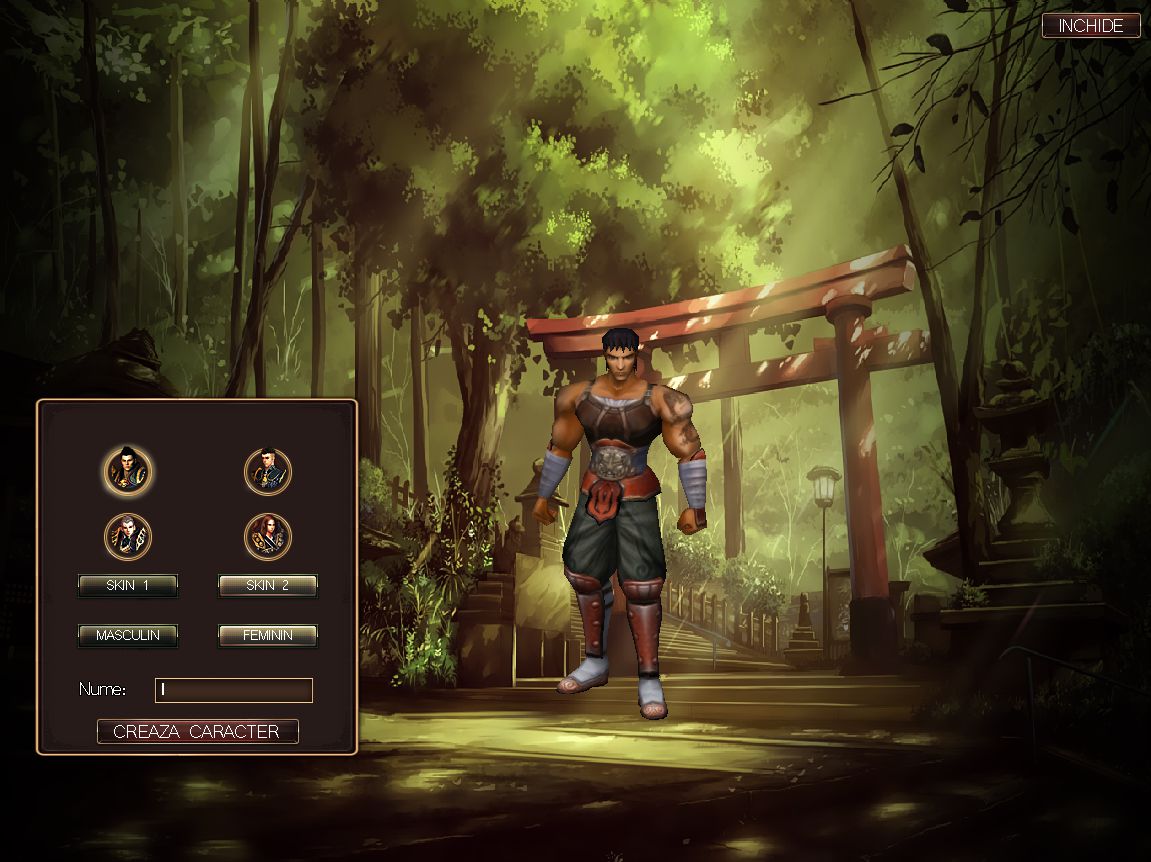The width and height of the screenshot is (1151, 862).
Task: Choose the mohawk-haired character portrait
Action: tap(268, 470)
